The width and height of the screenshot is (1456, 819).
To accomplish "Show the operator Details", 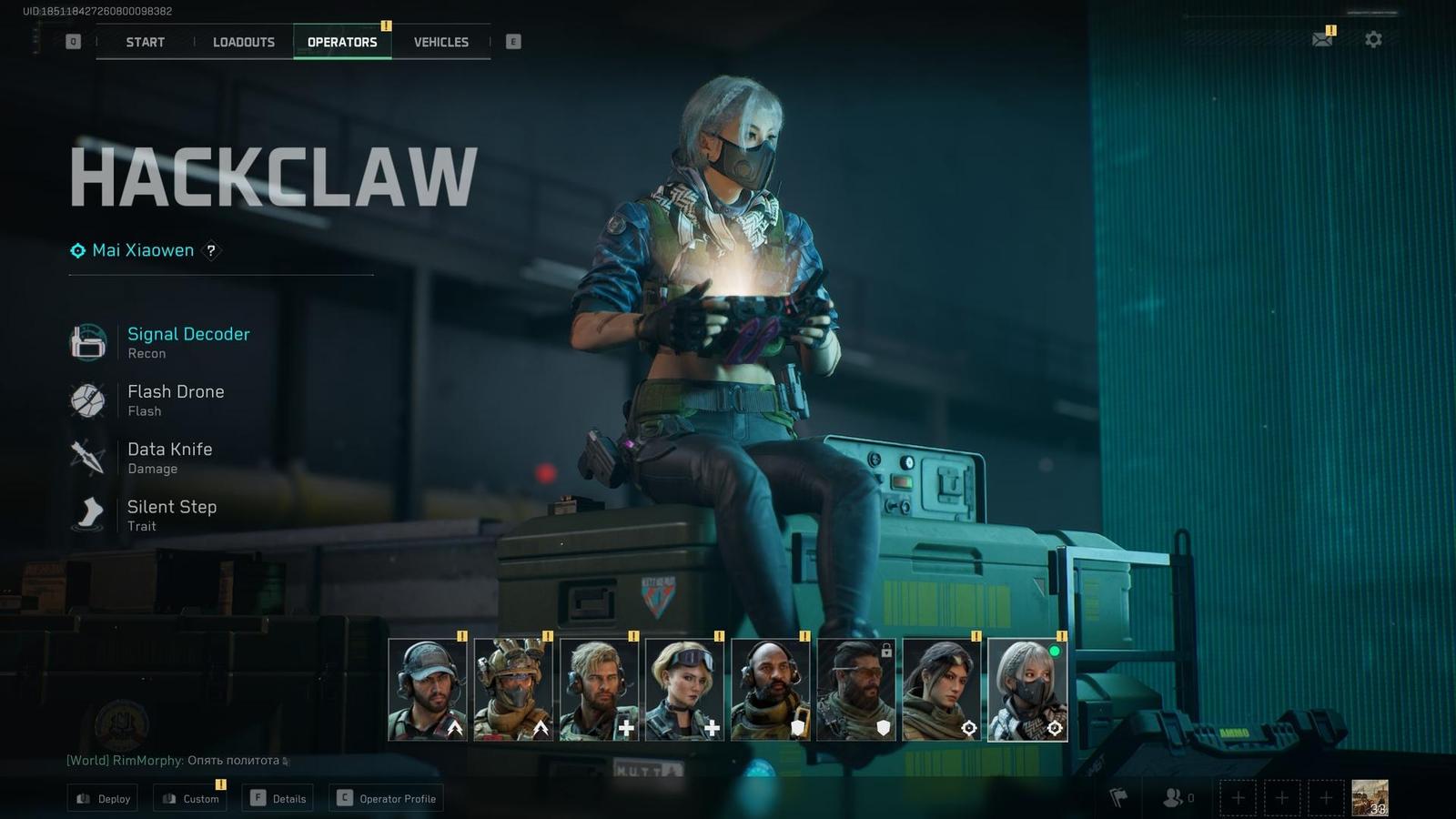I will 278,798.
